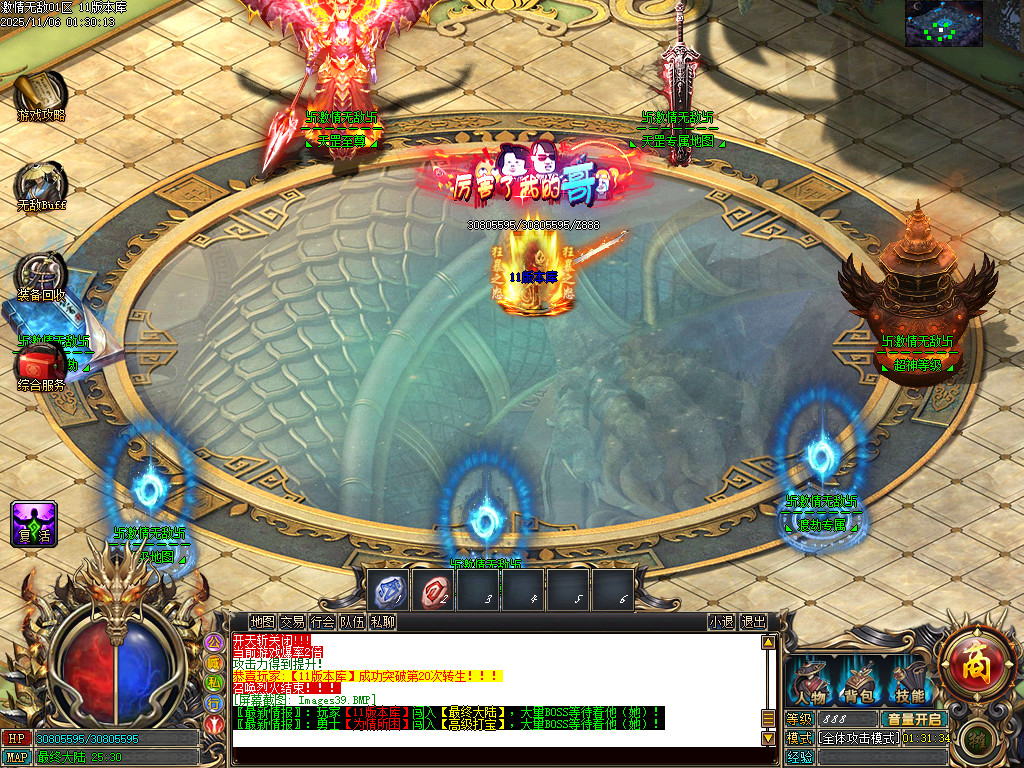Open the 综合服务 red chest icon

click(42, 364)
